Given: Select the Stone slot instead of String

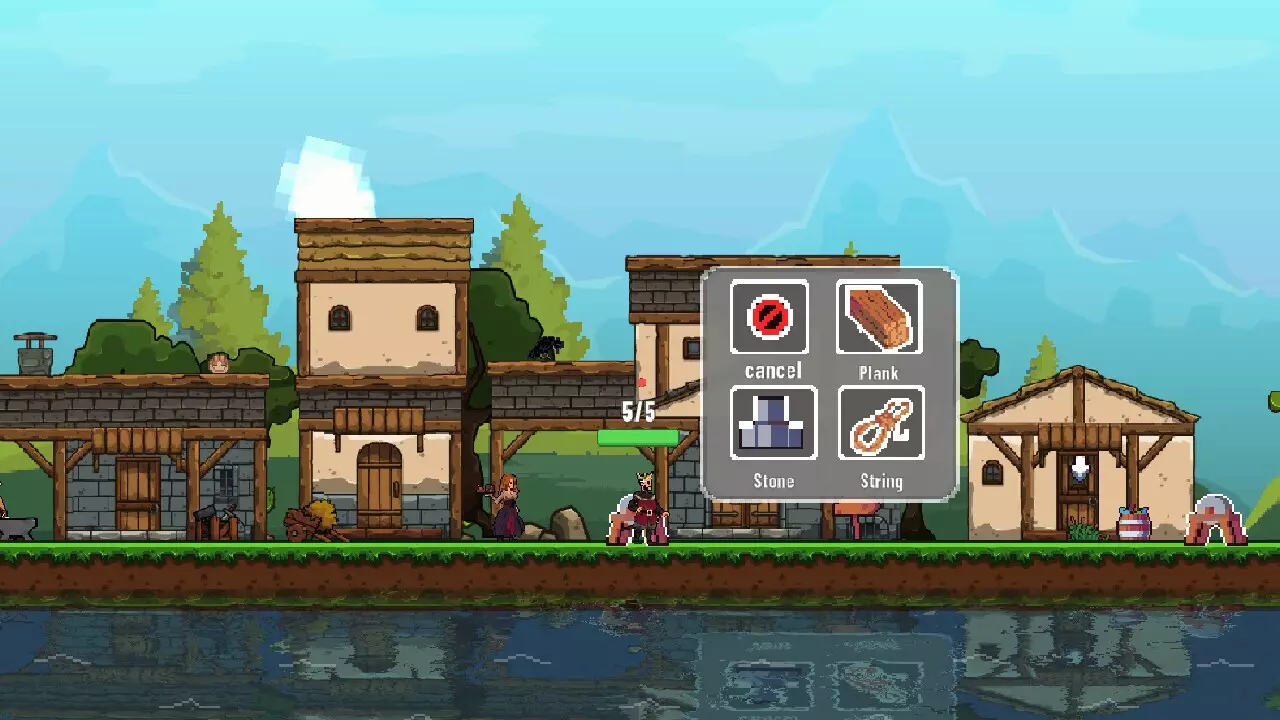Looking at the screenshot, I should [x=771, y=425].
